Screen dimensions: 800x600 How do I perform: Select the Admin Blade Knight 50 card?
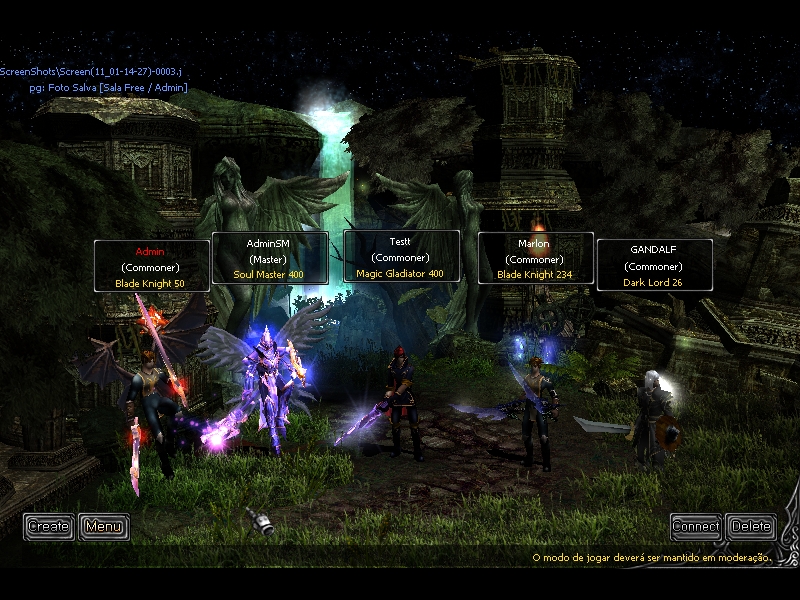pyautogui.click(x=151, y=266)
